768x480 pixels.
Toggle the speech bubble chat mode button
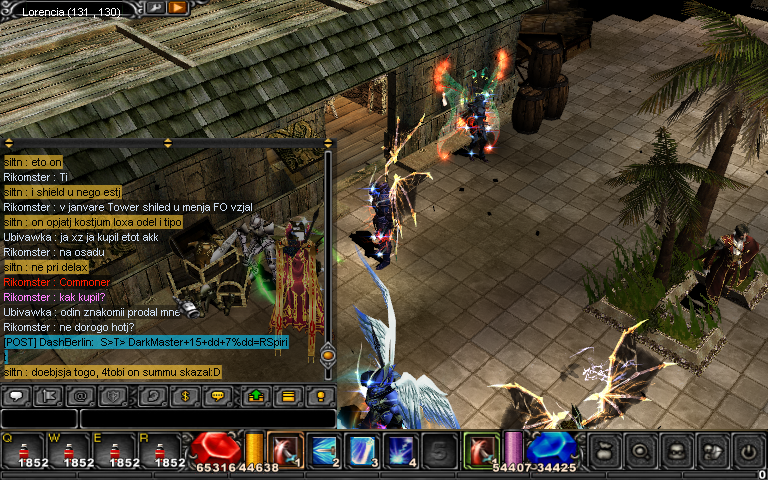(x=16, y=396)
